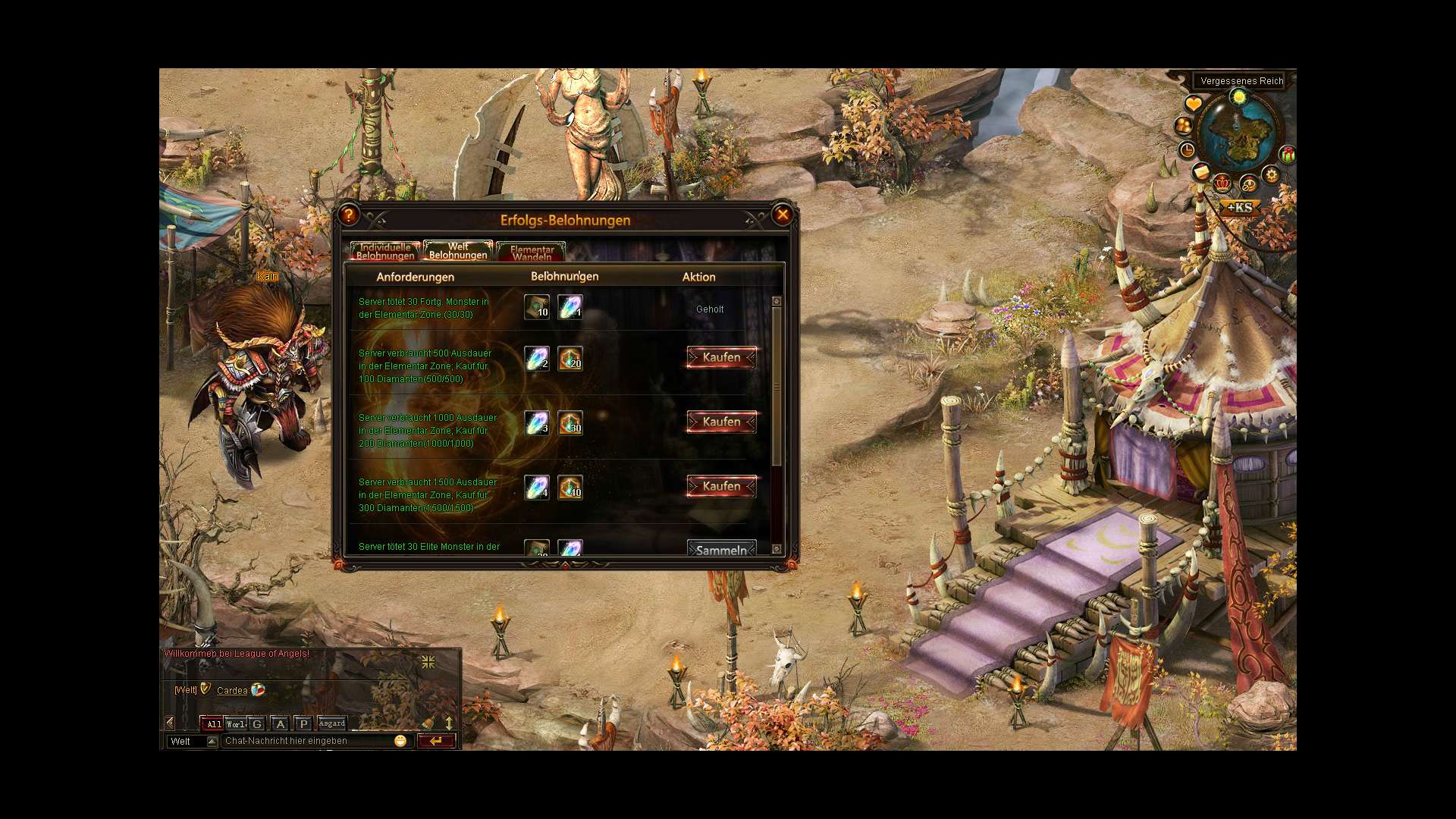The image size is (1456, 819).
Task: Buy the 500 Ausdauer reward for 100 Diamanten
Action: (721, 357)
